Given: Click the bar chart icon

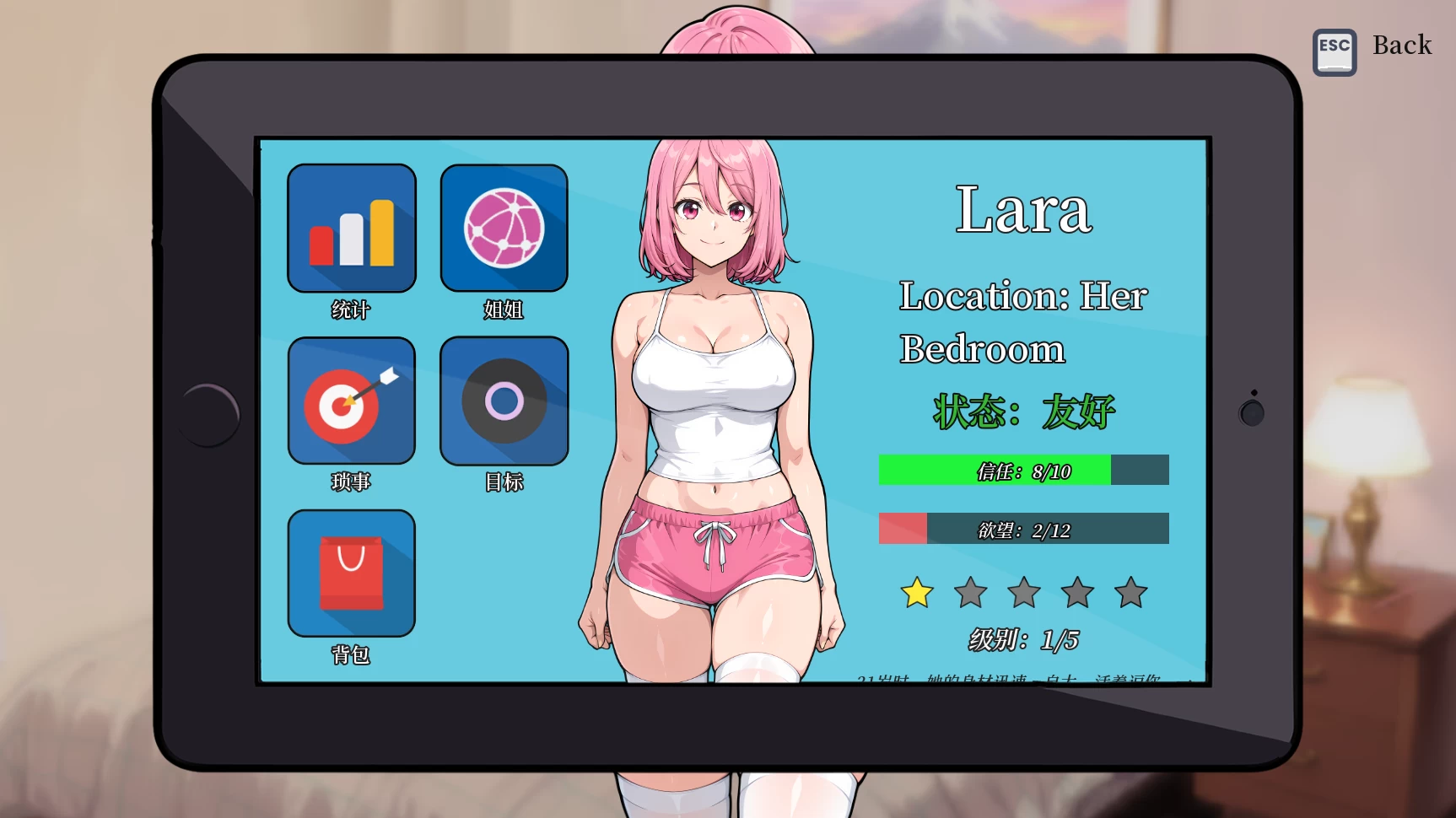Looking at the screenshot, I should 351,229.
